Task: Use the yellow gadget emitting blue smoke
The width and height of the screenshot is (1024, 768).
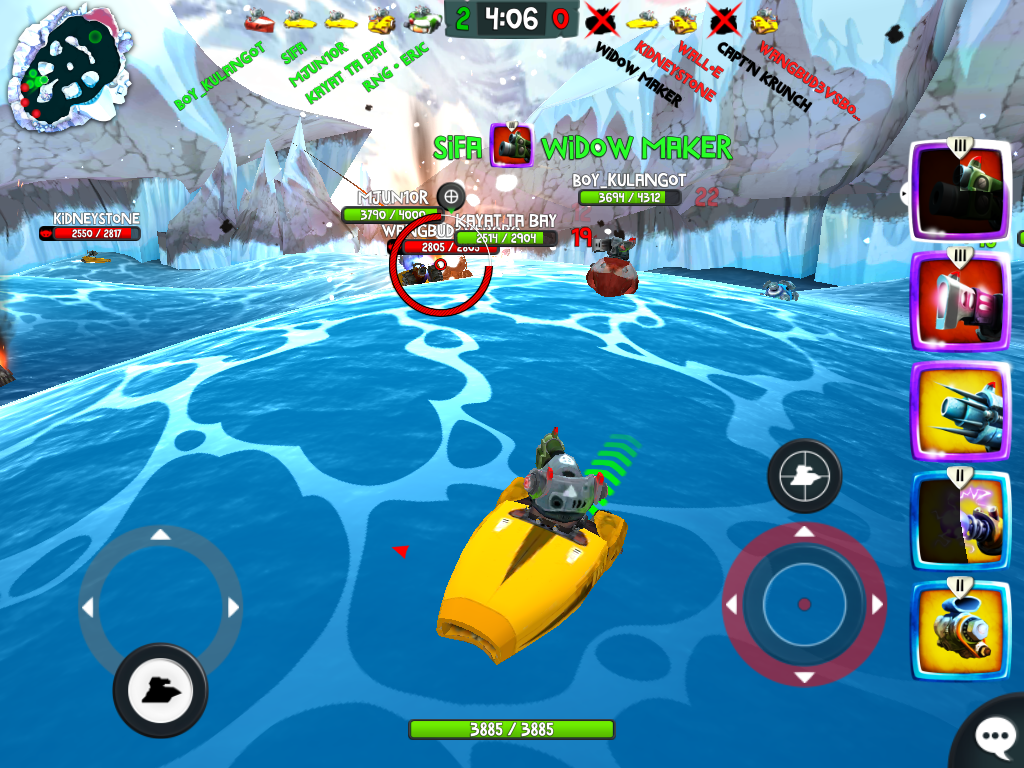Action: tap(959, 629)
